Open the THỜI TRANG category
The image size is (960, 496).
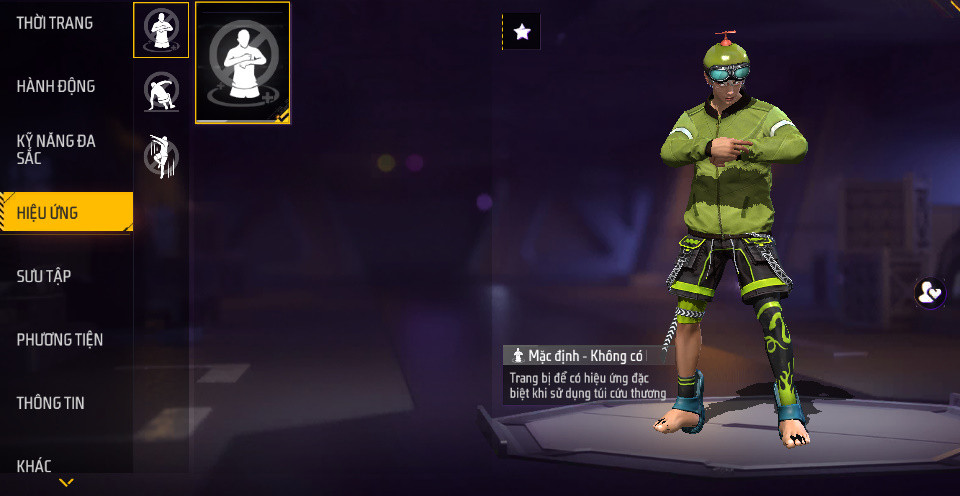point(55,23)
